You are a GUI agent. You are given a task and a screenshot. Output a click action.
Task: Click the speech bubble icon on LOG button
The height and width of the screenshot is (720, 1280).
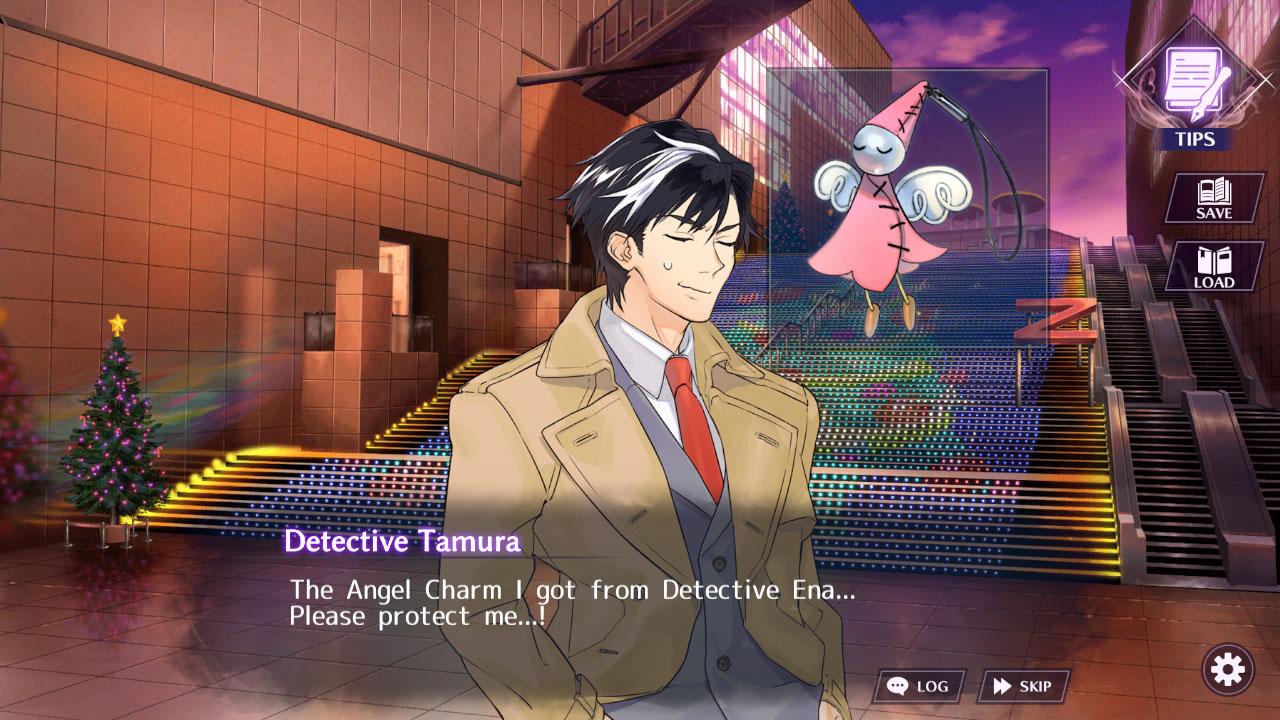click(x=899, y=686)
